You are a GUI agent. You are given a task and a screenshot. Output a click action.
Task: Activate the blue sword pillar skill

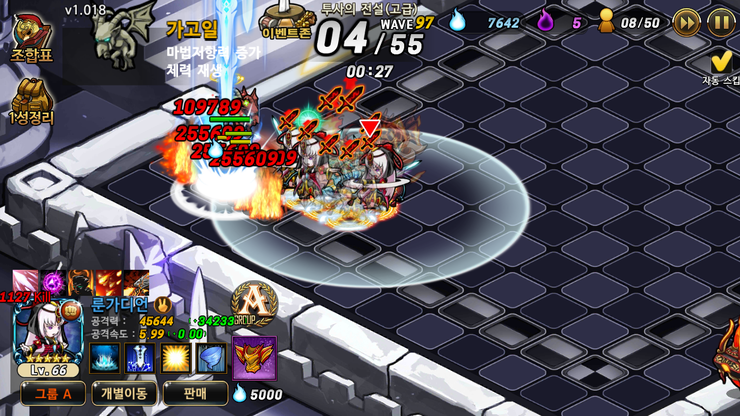pyautogui.click(x=140, y=357)
